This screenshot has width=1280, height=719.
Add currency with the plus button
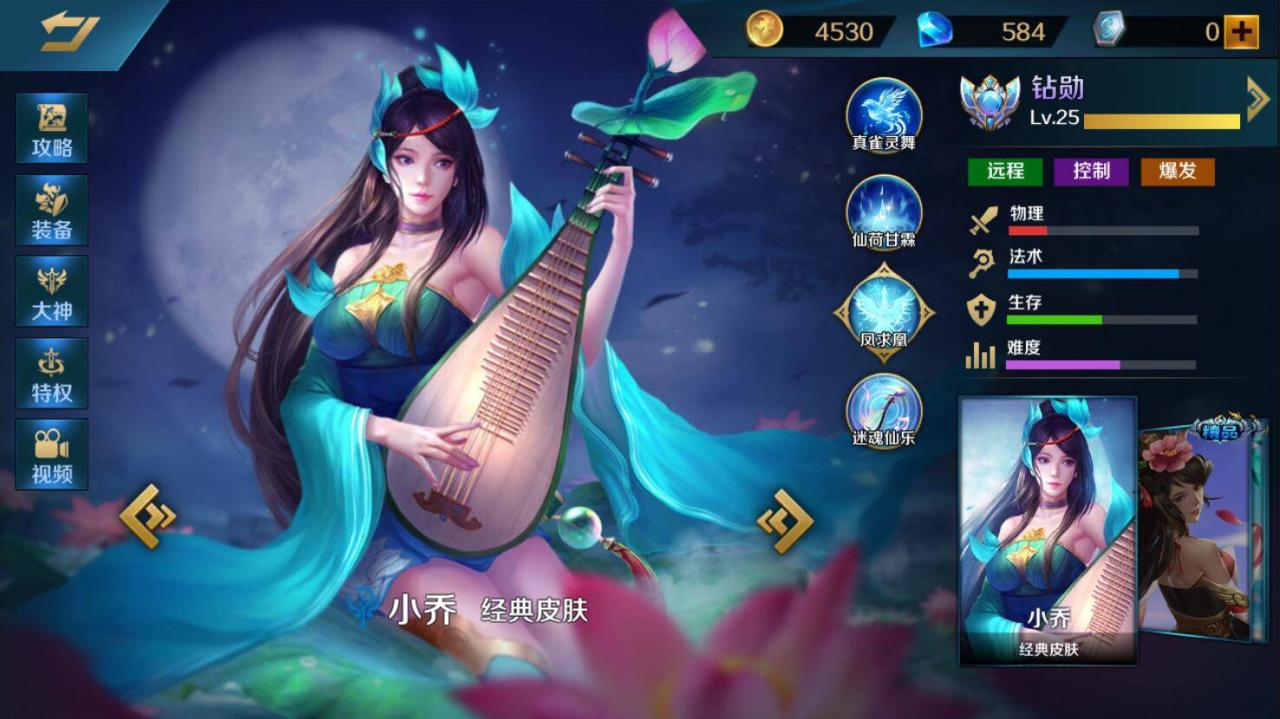point(1240,32)
